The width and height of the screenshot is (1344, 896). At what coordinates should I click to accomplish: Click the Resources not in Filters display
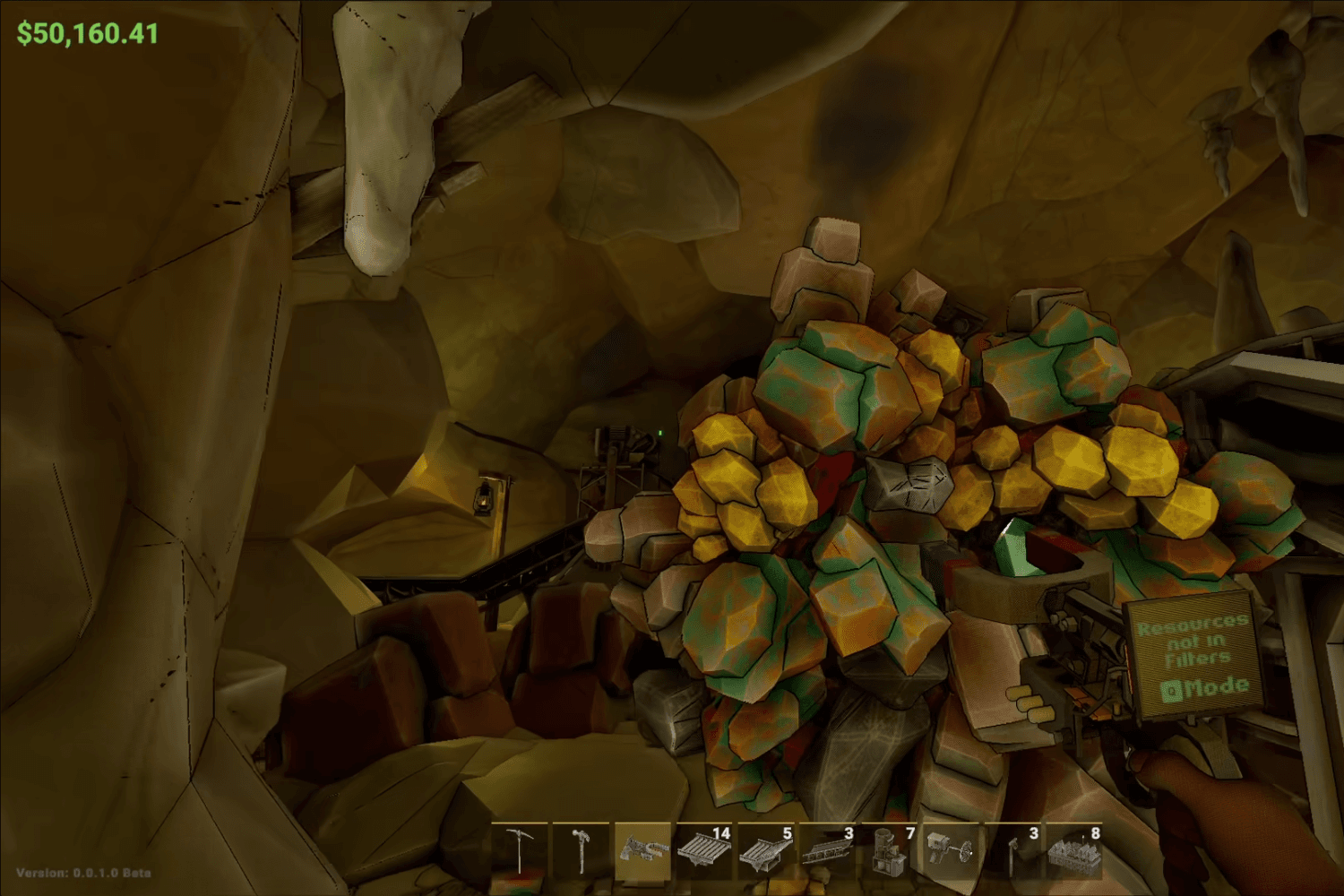click(x=1192, y=641)
